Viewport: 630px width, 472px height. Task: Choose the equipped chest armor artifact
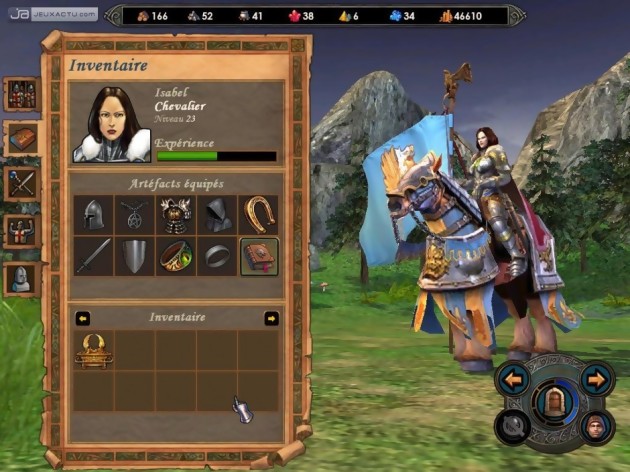[176, 214]
